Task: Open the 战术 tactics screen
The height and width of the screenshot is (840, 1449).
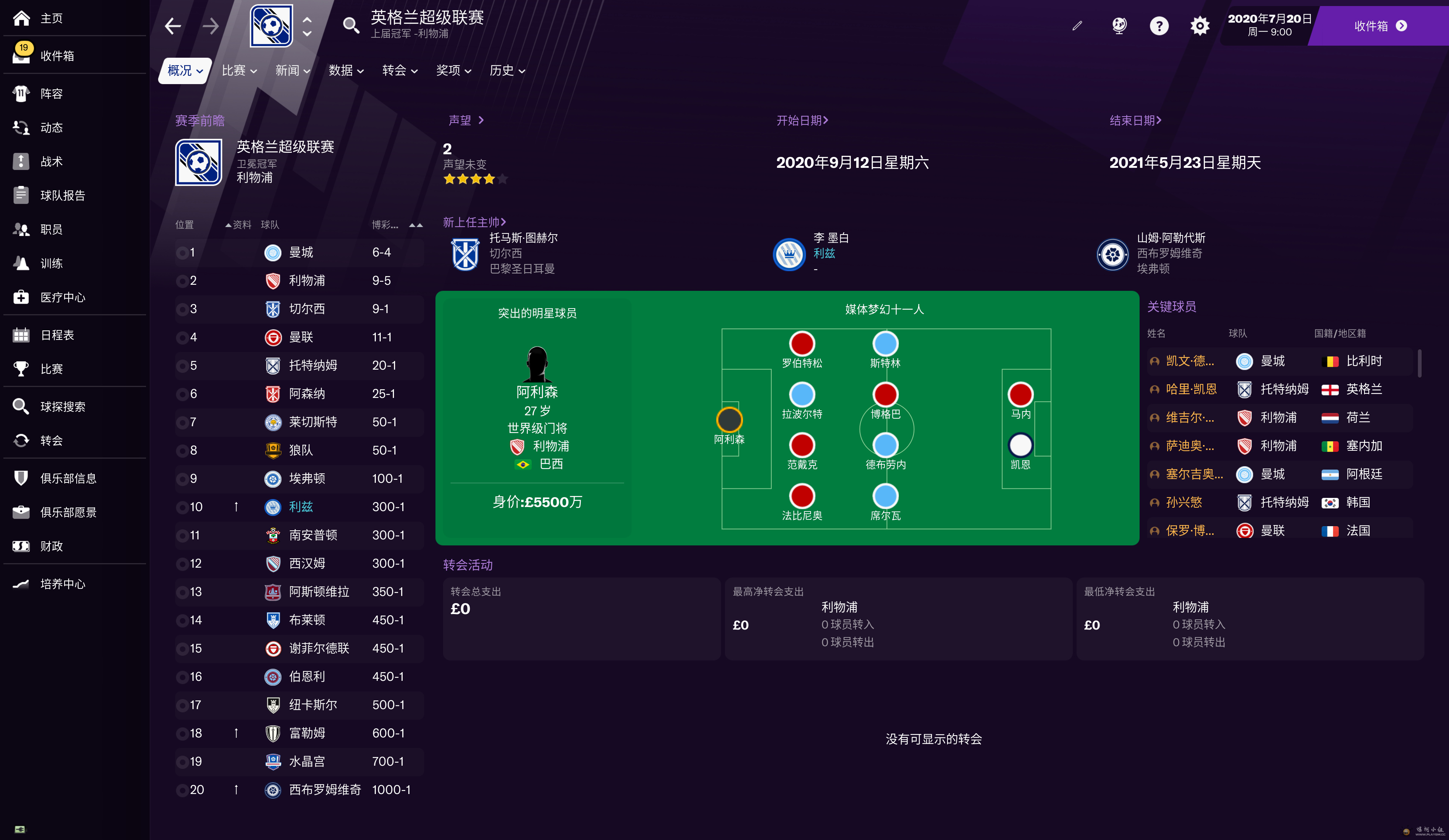Action: 51,161
